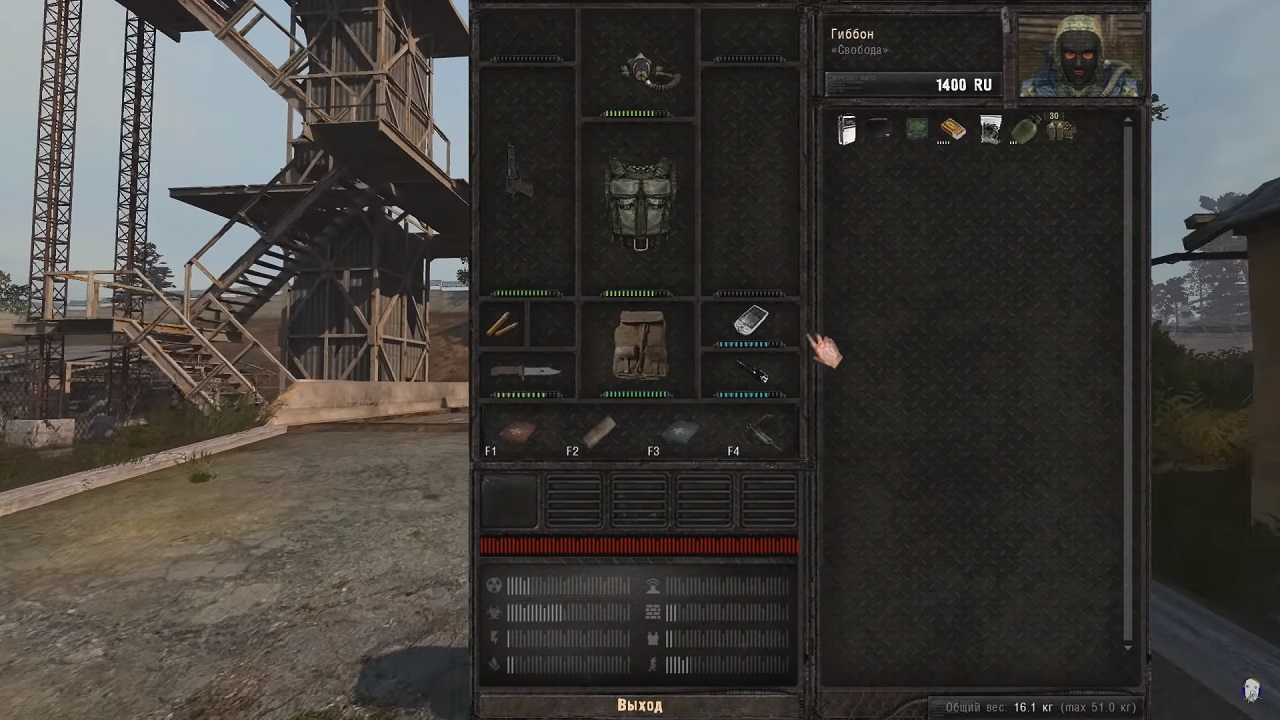The height and width of the screenshot is (720, 1280).
Task: Select the clear plastic bag item
Action: [x=990, y=130]
